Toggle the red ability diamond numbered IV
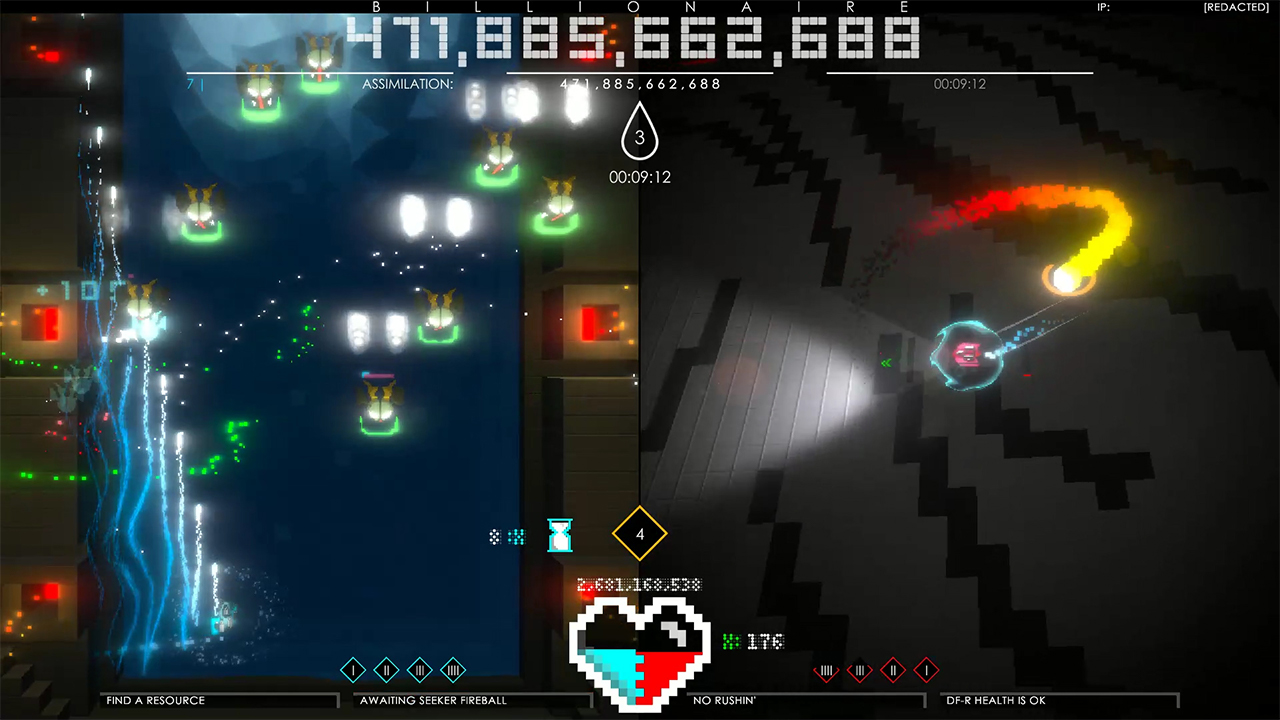This screenshot has height=720, width=1280. [x=825, y=672]
